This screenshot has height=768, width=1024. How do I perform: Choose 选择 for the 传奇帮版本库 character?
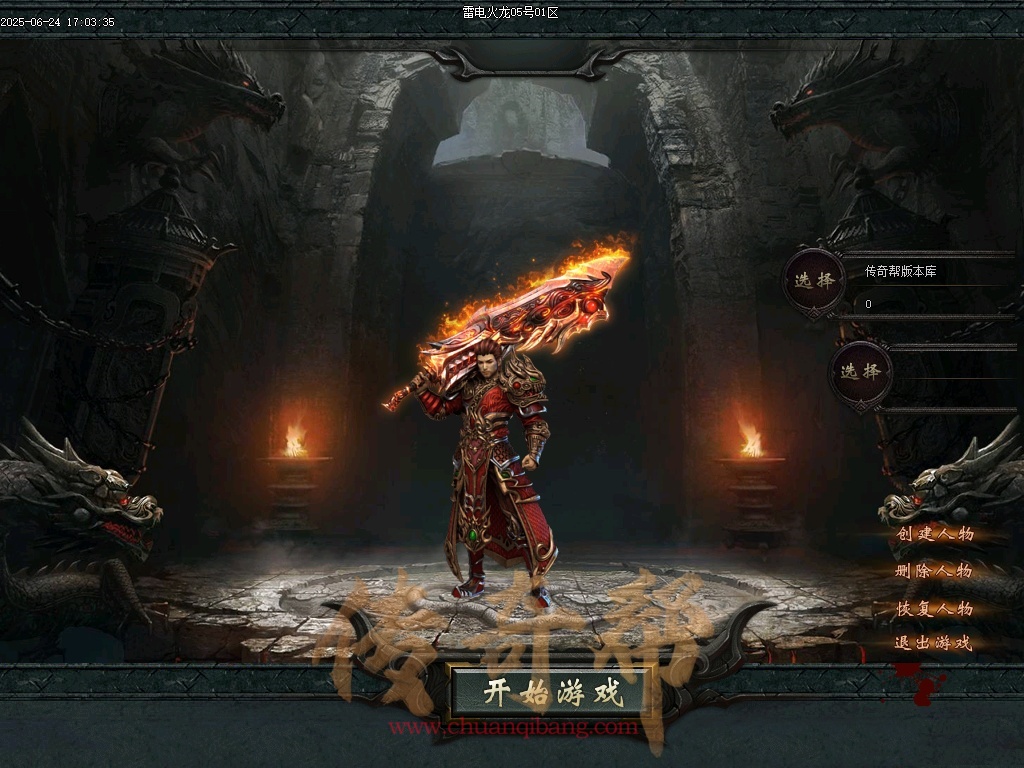[x=815, y=281]
